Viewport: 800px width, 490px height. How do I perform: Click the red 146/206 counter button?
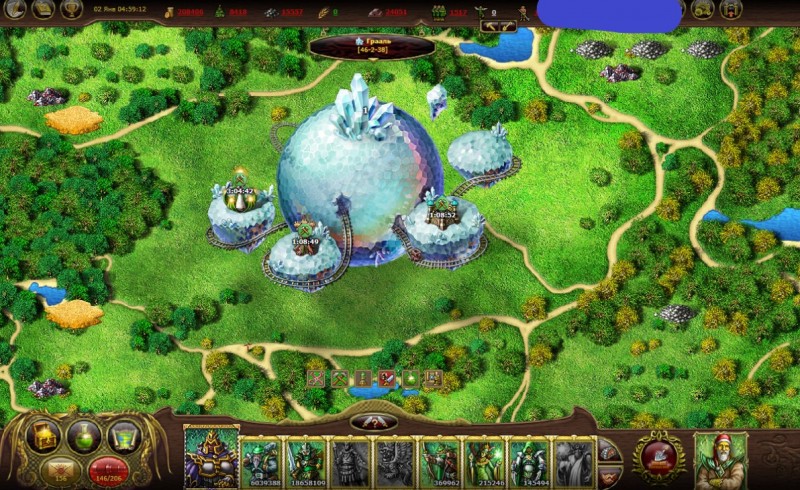pyautogui.click(x=103, y=468)
